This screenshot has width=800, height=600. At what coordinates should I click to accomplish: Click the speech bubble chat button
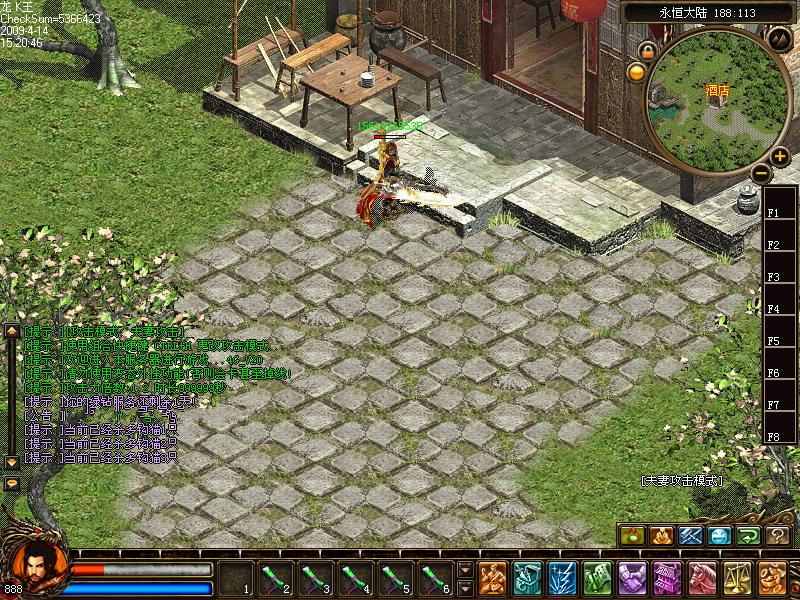click(12, 483)
